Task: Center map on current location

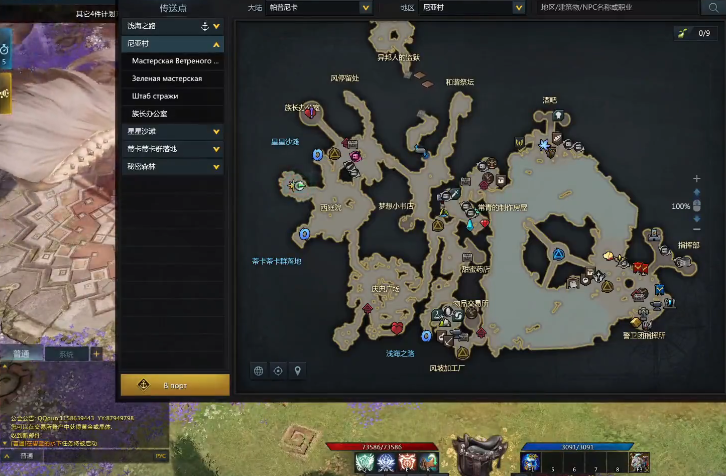Action: (277, 371)
